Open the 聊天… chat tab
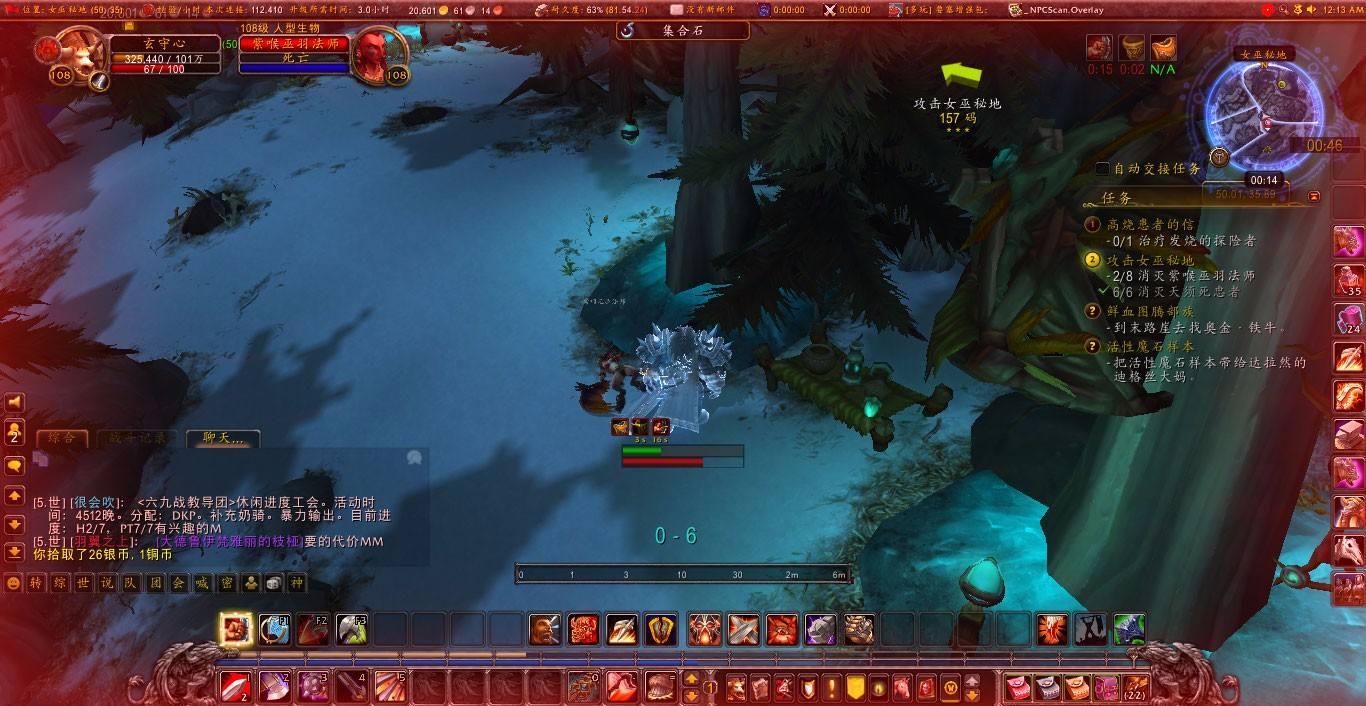 pos(223,438)
